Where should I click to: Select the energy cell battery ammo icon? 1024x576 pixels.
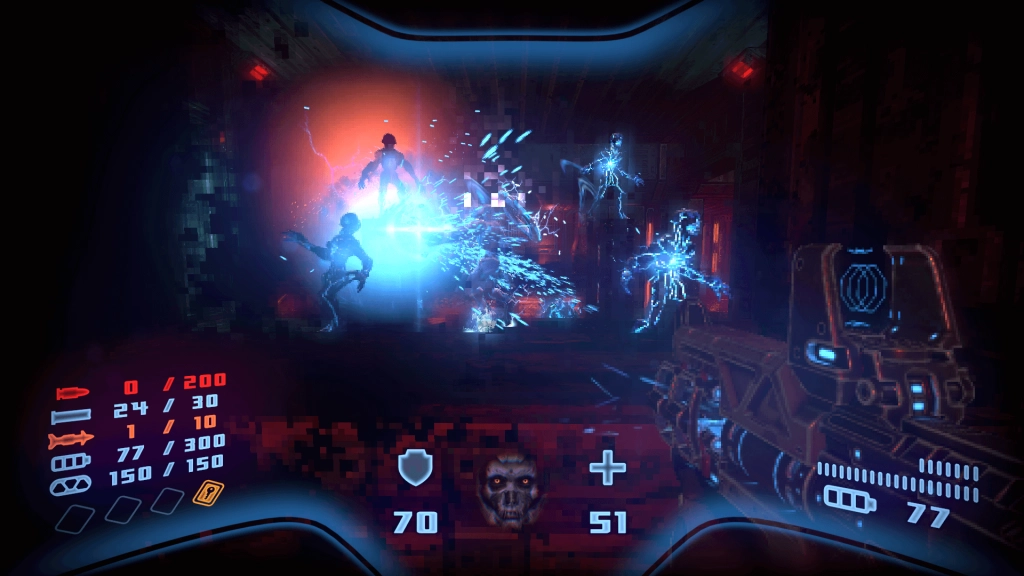70,461
